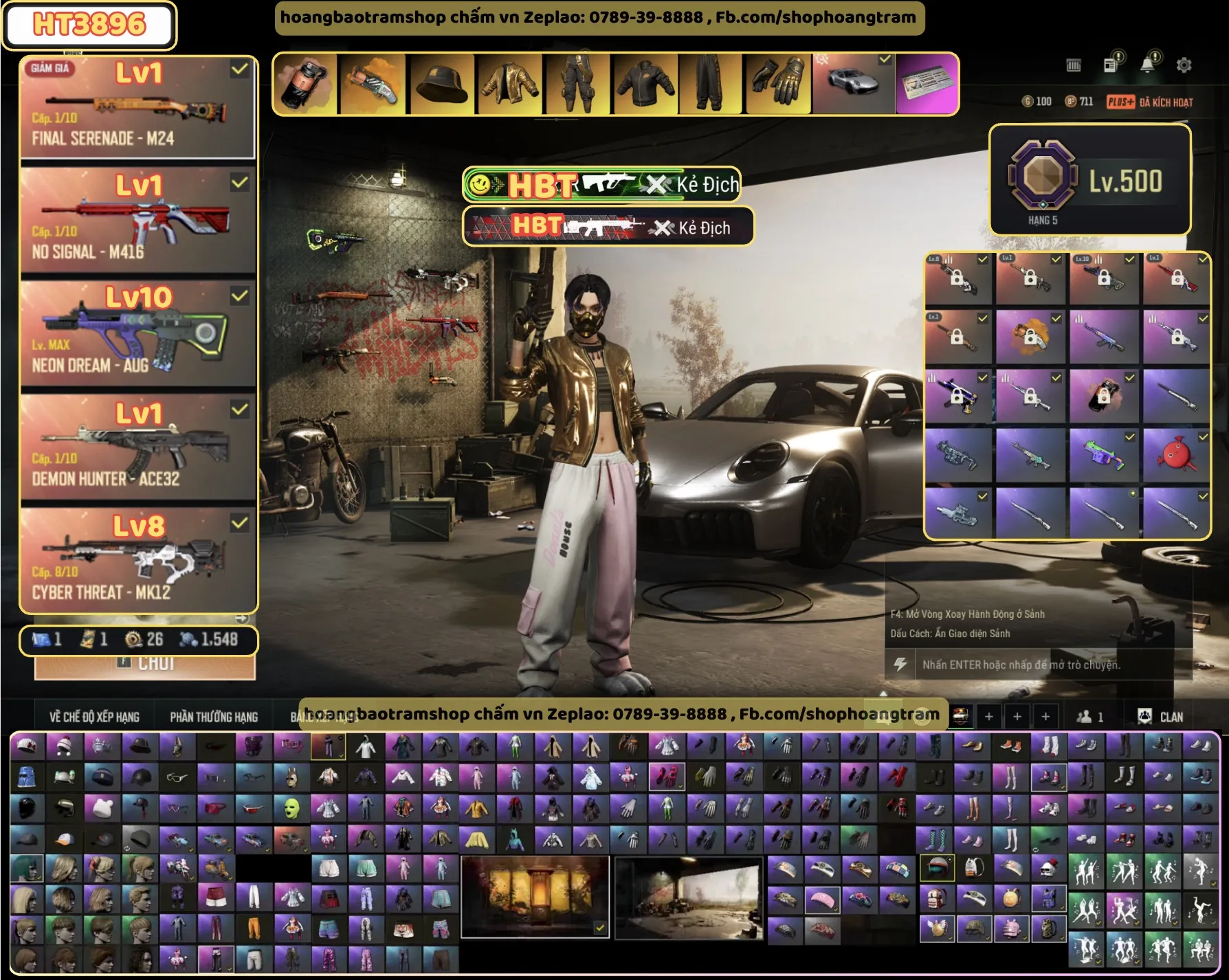The image size is (1229, 980).
Task: Check the notification bell icon
Action: point(1147,65)
